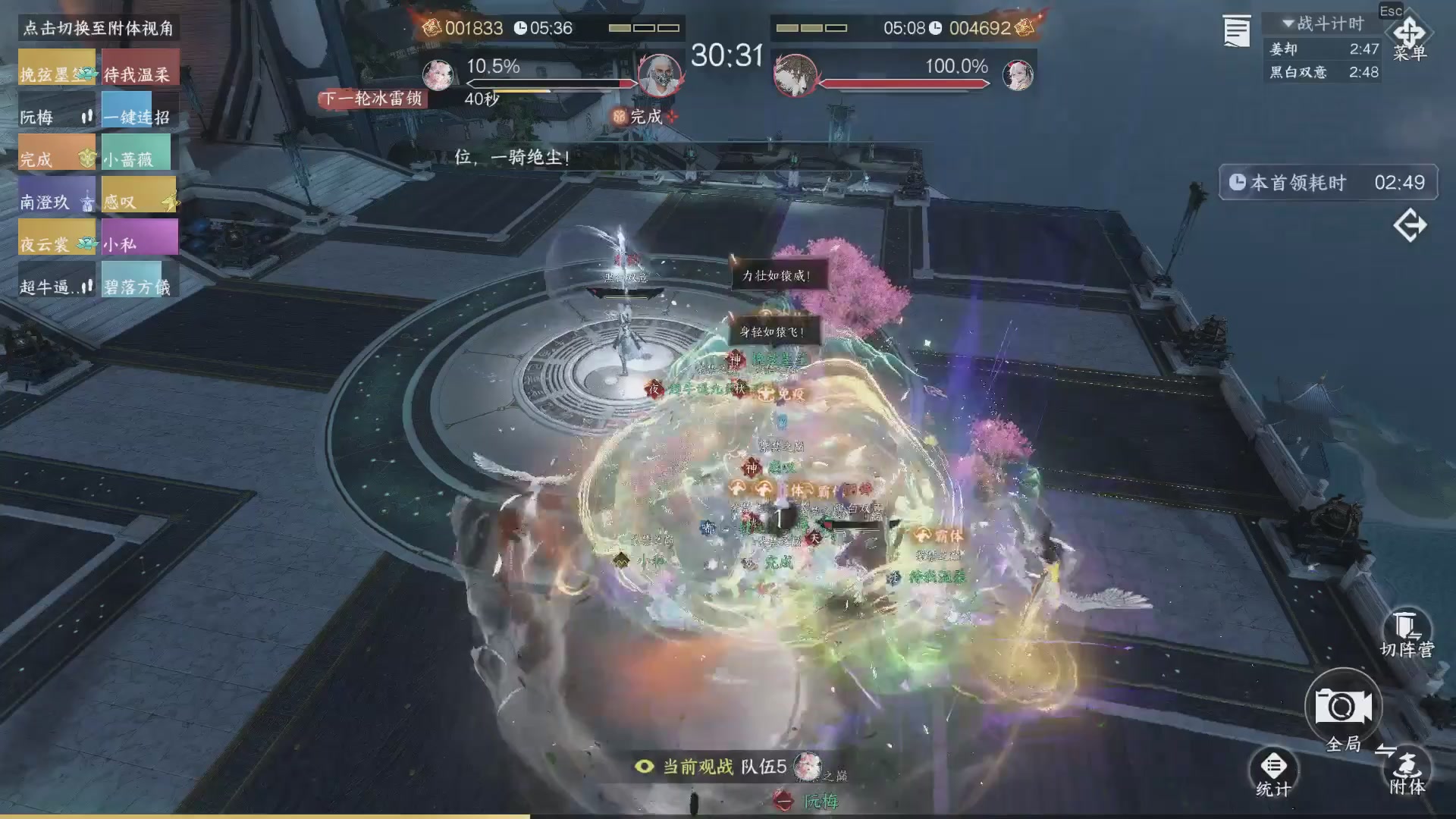Viewport: 1456px width, 819px height.
Task: Expand spectate options for 队伍5
Action: pyautogui.click(x=765, y=766)
